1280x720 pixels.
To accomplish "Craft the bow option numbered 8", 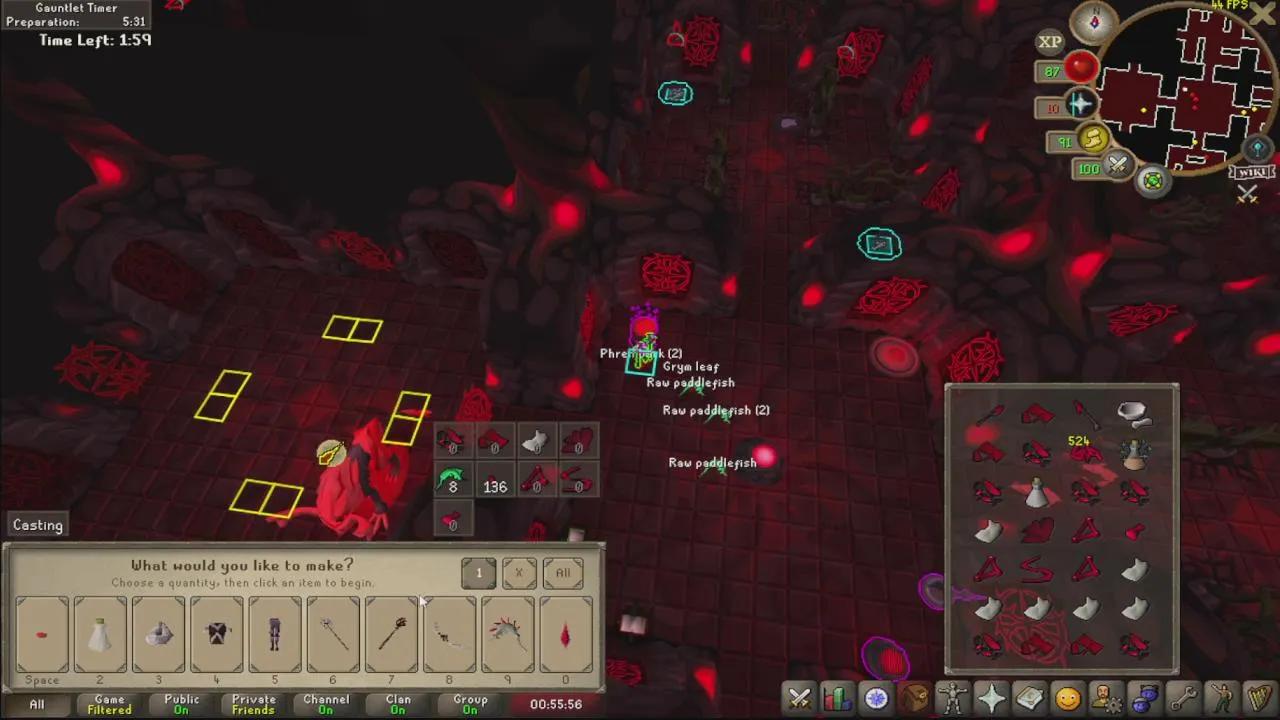I will pyautogui.click(x=450, y=634).
